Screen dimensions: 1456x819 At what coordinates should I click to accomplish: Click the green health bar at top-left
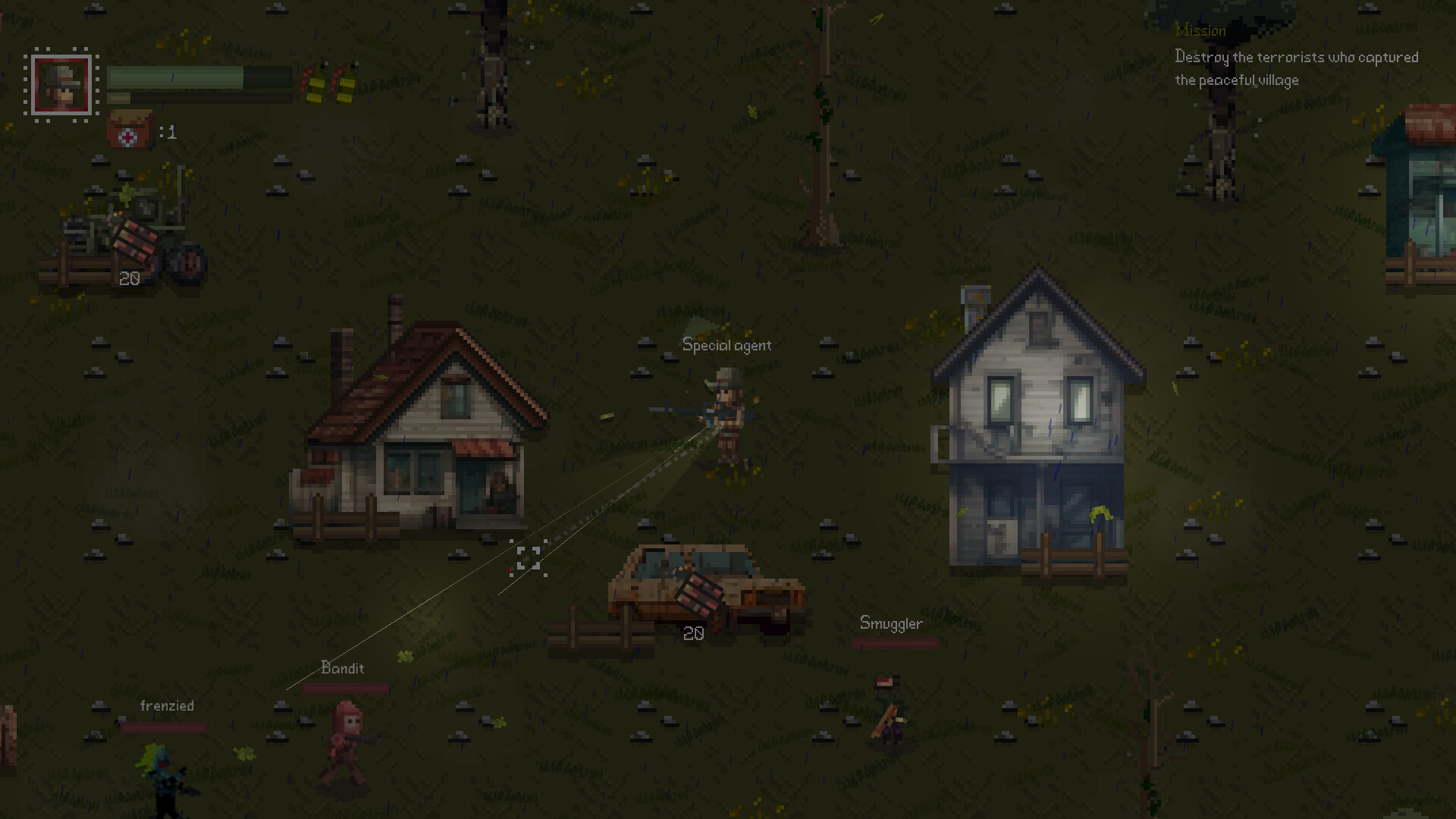(x=174, y=76)
